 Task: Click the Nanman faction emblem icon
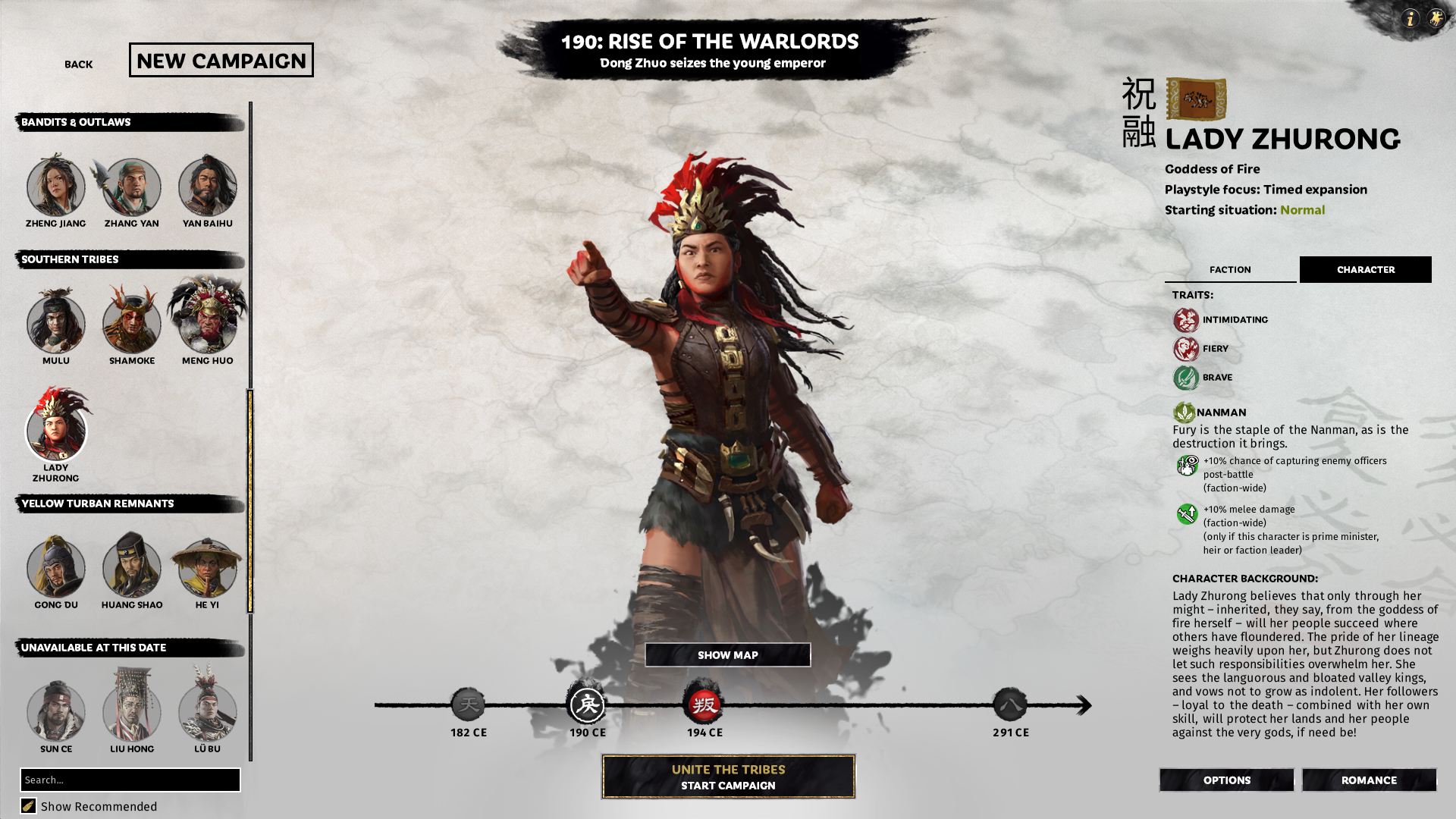[x=1185, y=412]
